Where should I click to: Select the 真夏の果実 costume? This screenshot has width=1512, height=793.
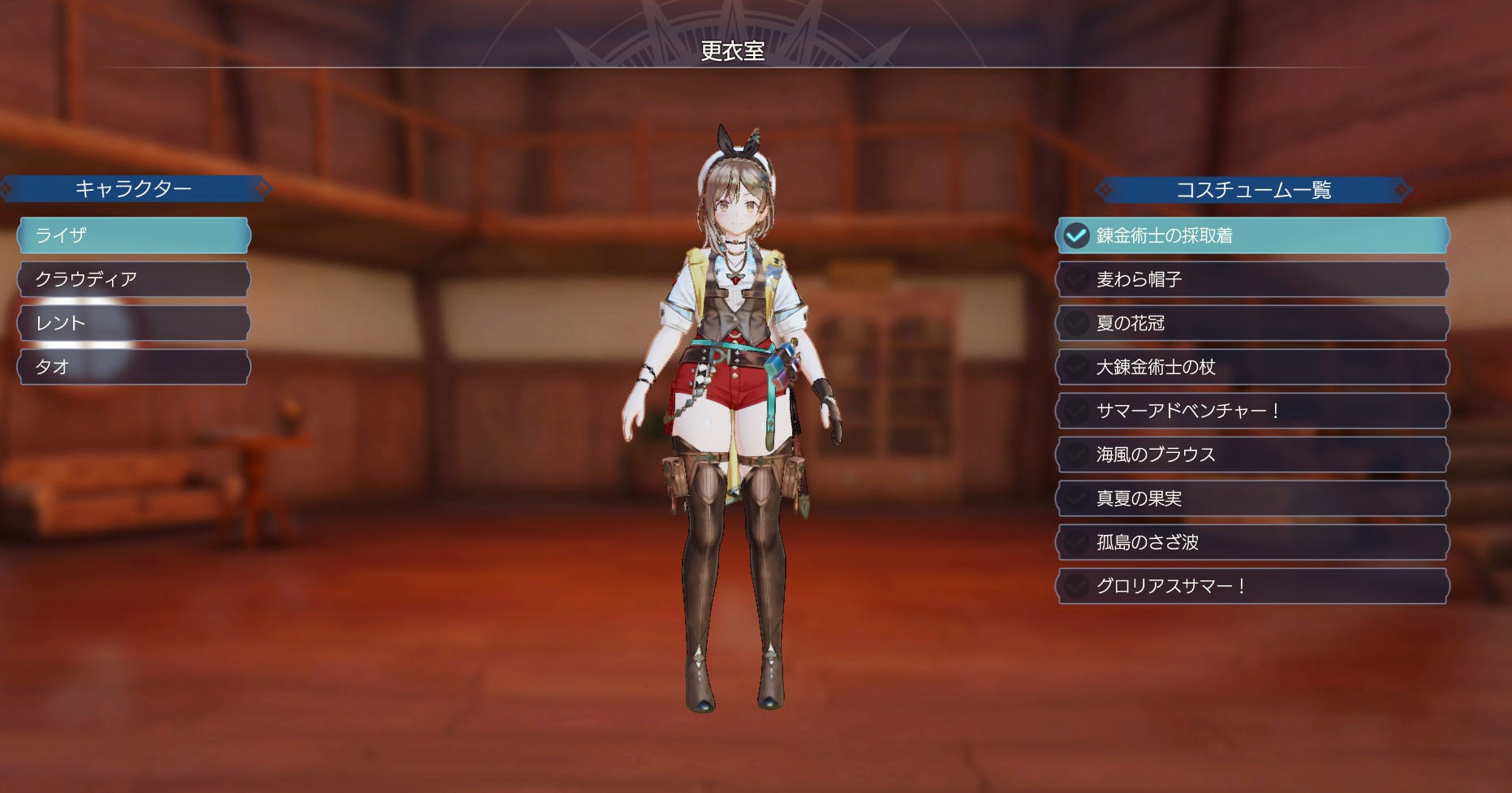click(x=1252, y=498)
